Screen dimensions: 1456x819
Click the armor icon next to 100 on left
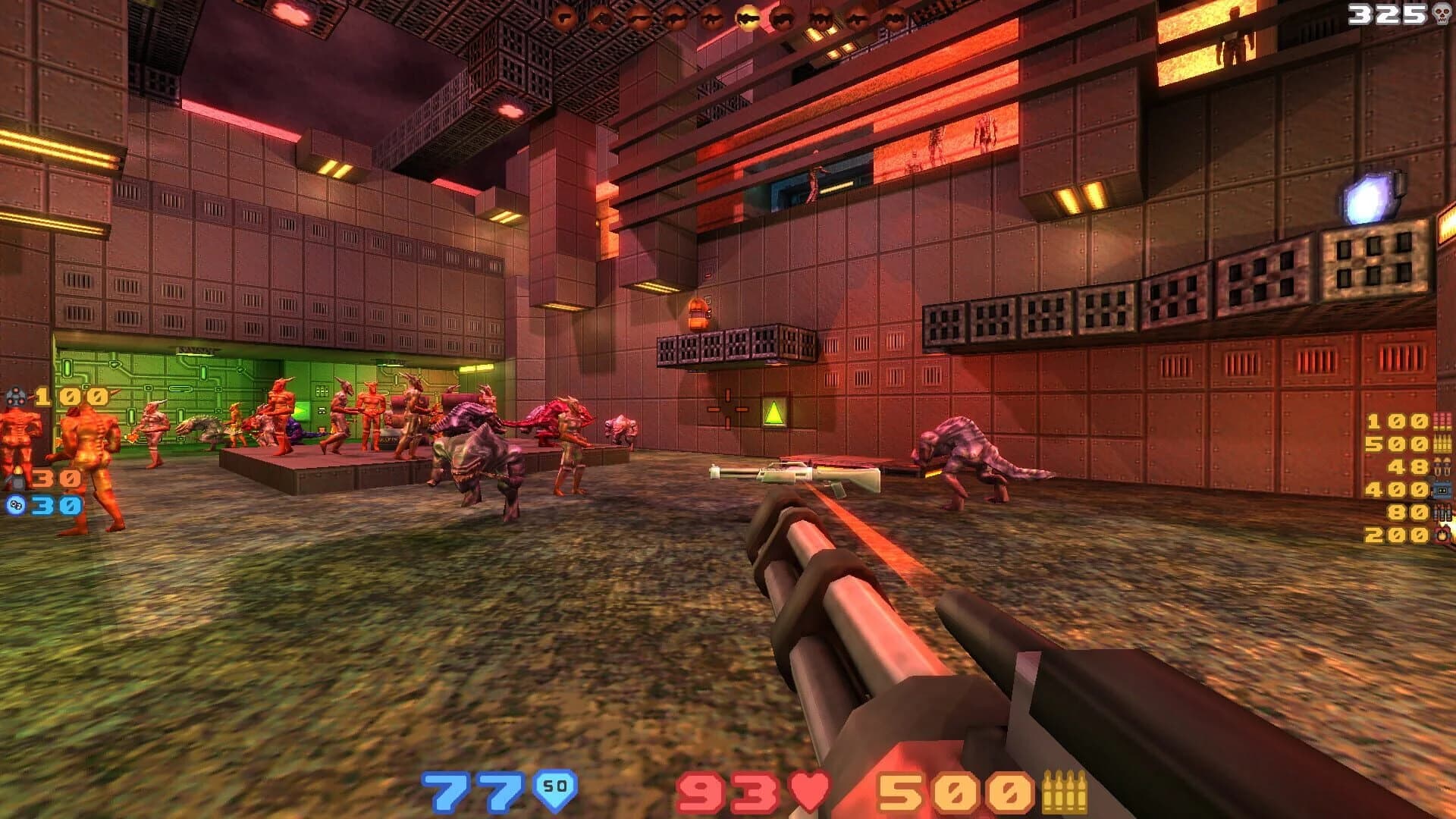[17, 397]
